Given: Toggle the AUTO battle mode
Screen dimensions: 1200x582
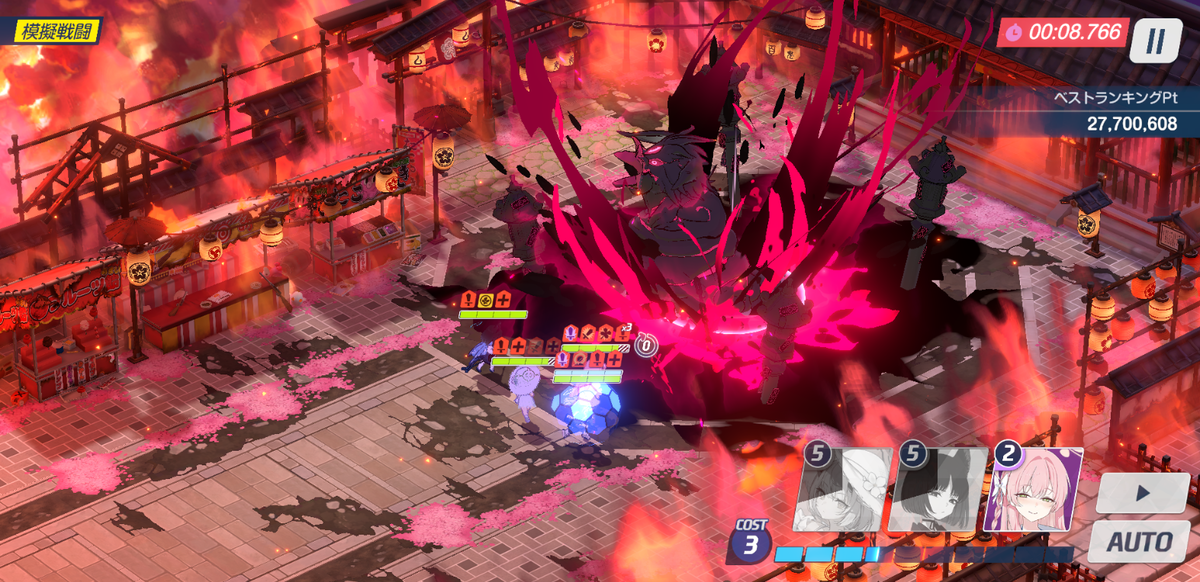Looking at the screenshot, I should 1141,541.
